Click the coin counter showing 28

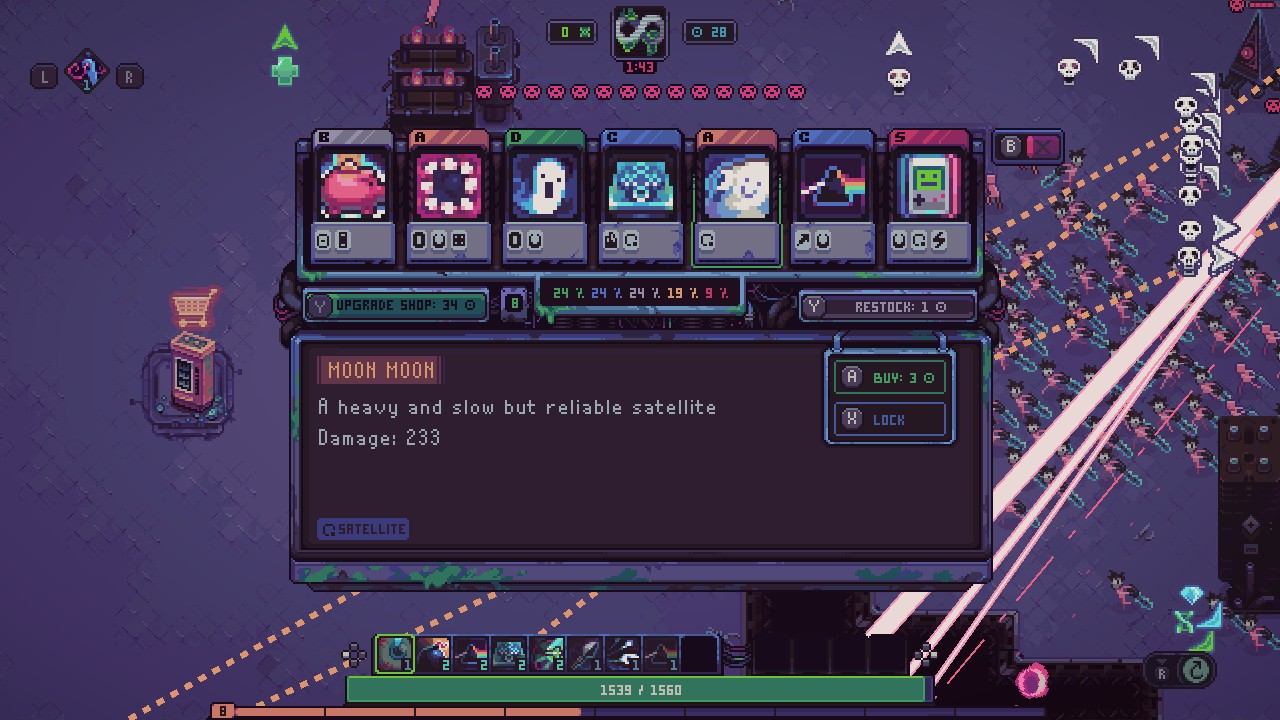click(x=709, y=31)
